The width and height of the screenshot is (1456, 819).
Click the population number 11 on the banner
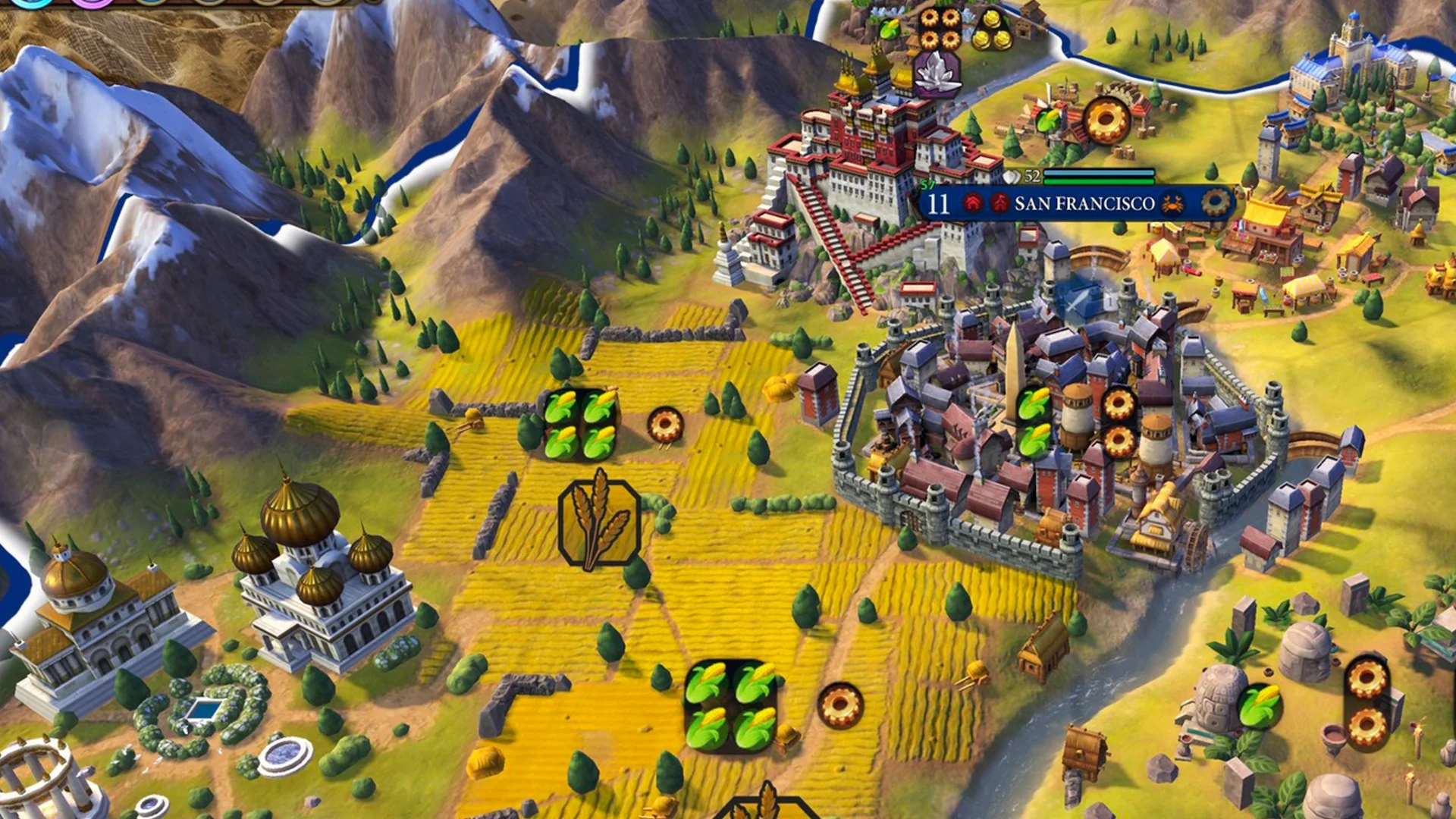click(938, 204)
